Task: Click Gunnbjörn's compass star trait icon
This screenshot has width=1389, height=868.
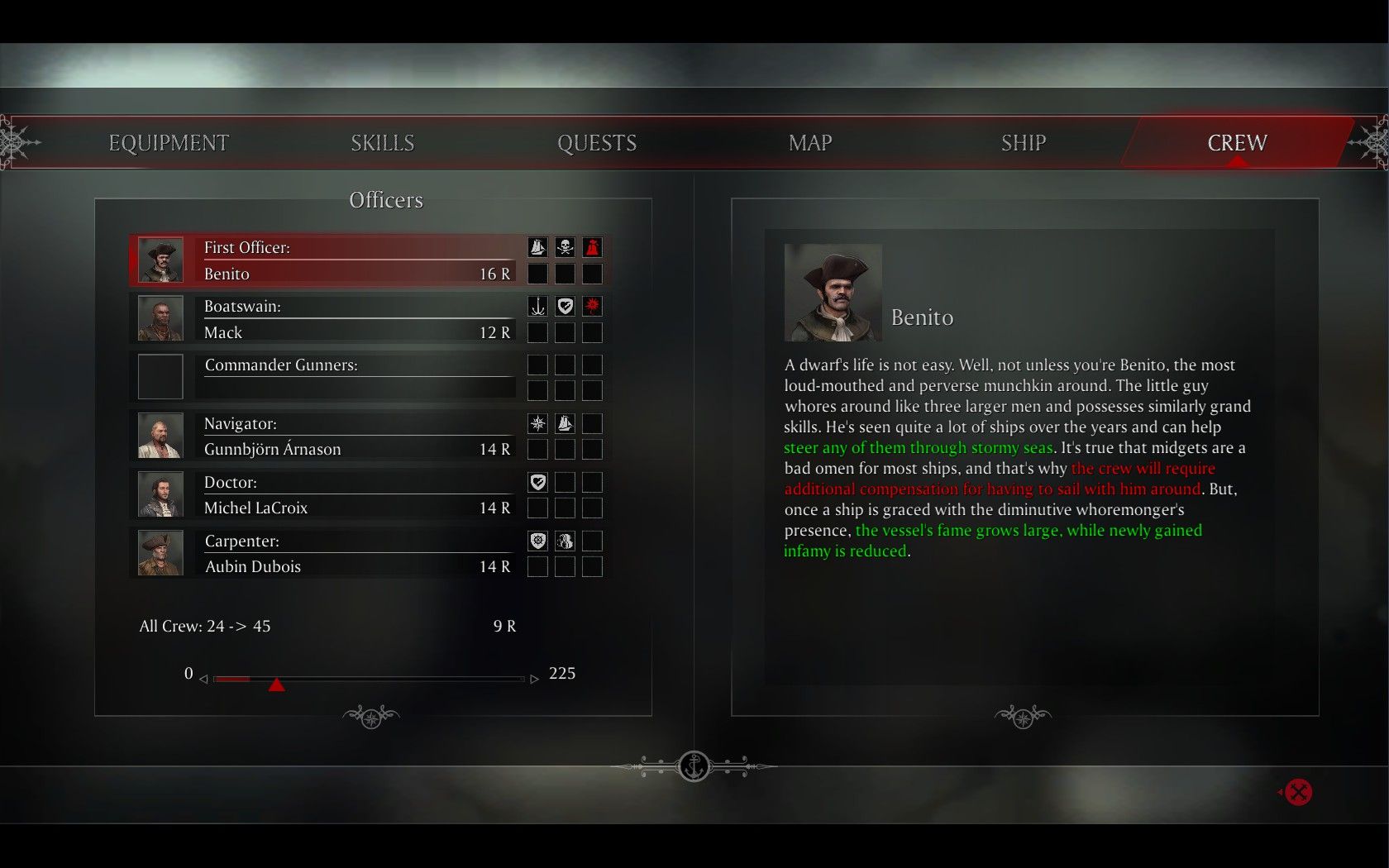Action: click(x=537, y=424)
